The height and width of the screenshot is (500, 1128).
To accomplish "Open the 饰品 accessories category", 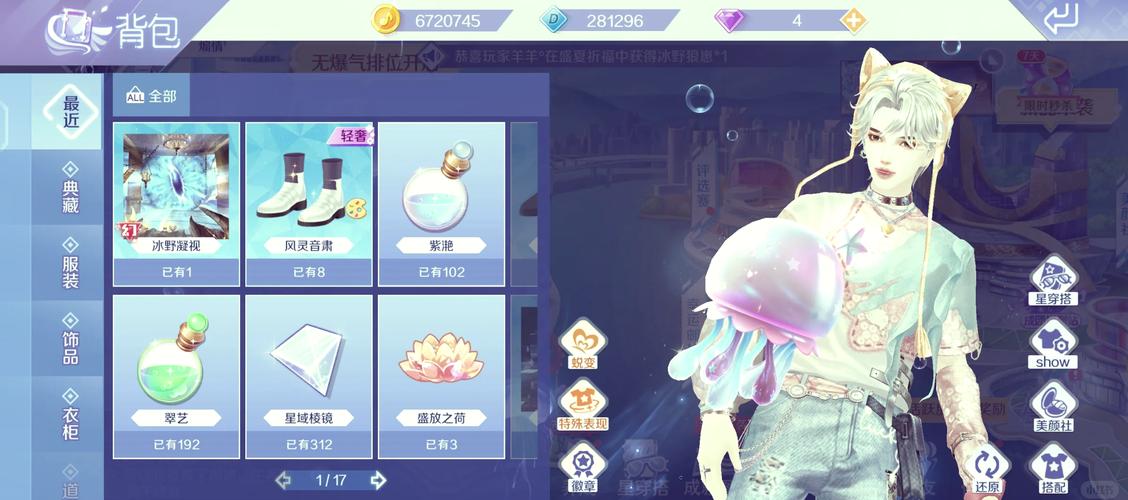I will click(70, 340).
